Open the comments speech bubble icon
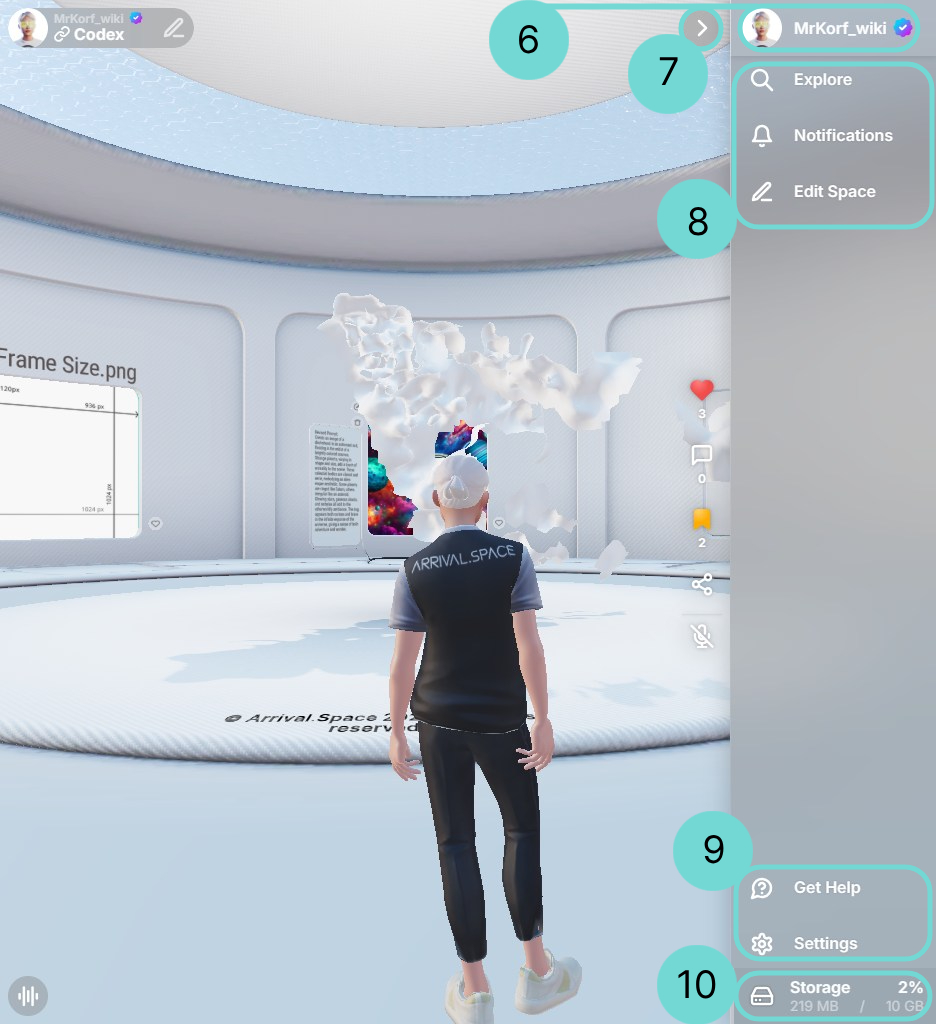Image resolution: width=936 pixels, height=1024 pixels. pyautogui.click(x=702, y=456)
